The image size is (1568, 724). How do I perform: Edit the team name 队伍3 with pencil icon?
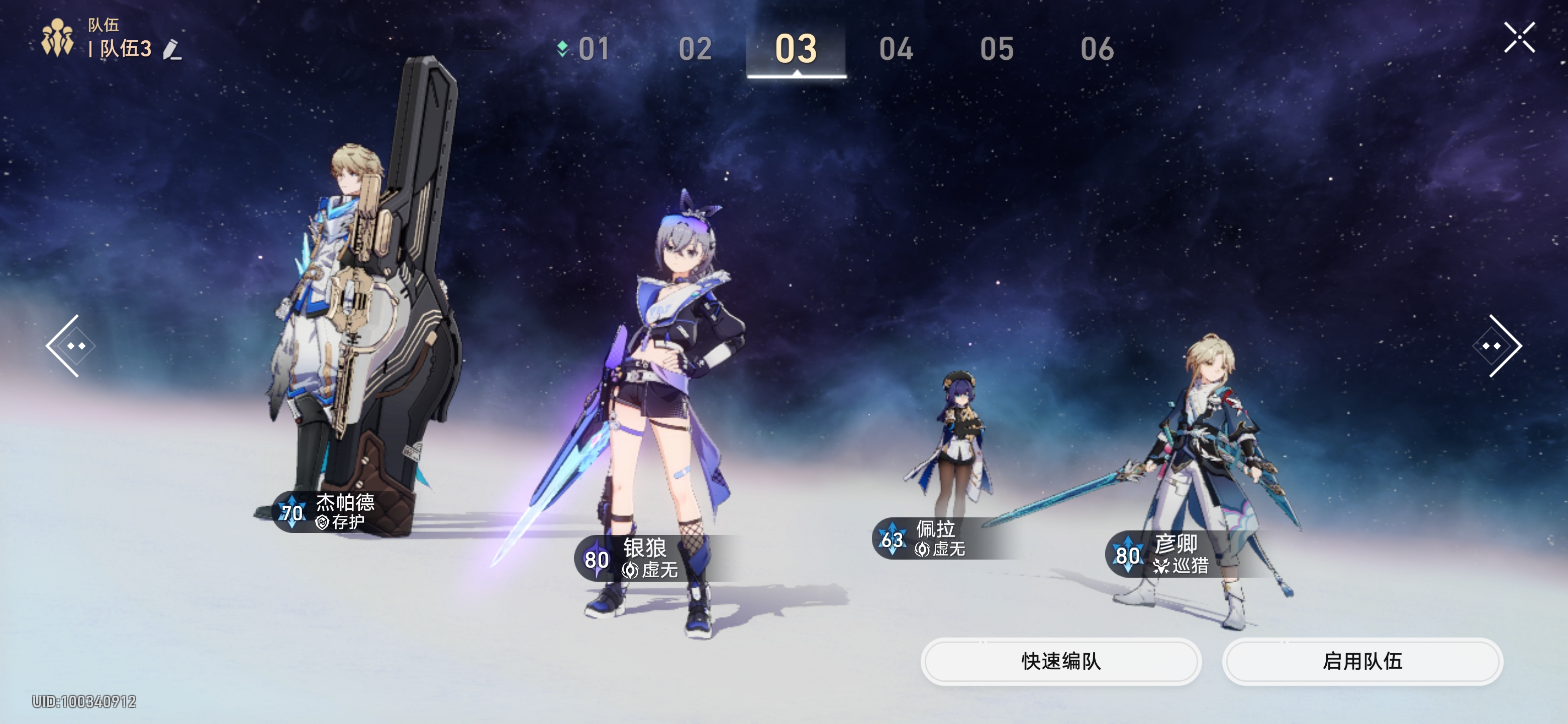click(172, 49)
